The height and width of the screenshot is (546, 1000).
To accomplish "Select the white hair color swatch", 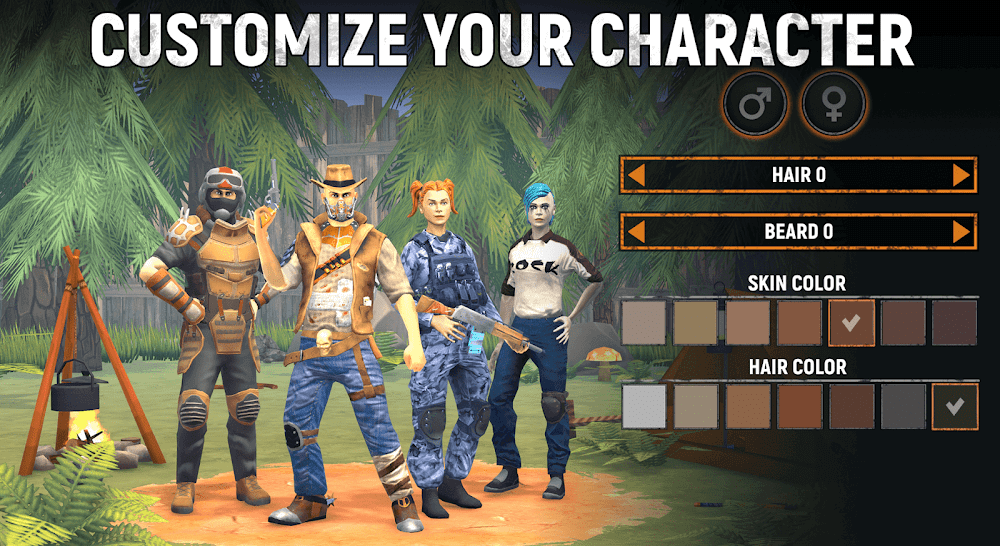I will pyautogui.click(x=644, y=406).
